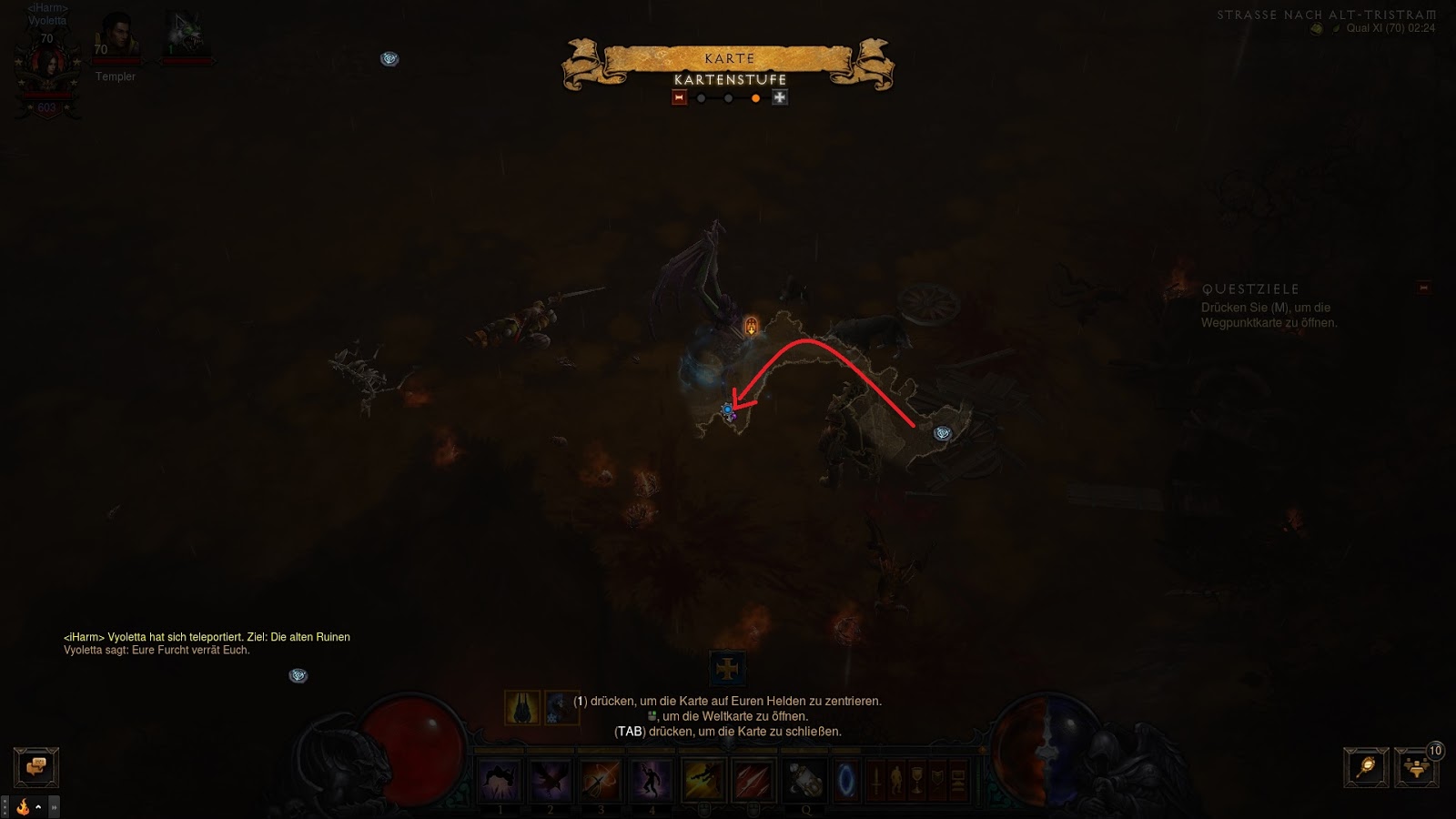1456x819 pixels.
Task: Drink the health potion in slot Q
Action: click(x=805, y=780)
